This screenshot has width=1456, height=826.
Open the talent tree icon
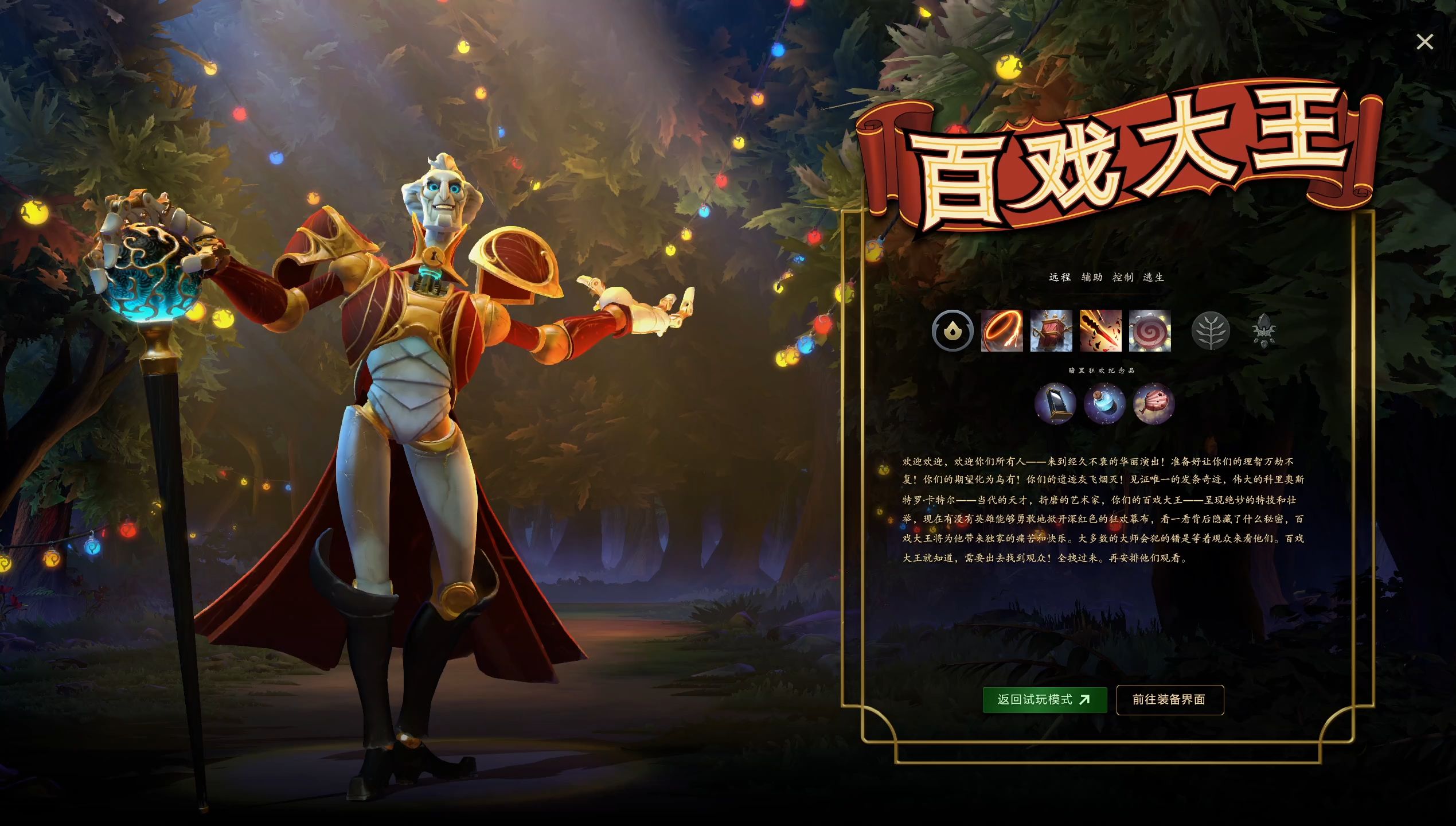pyautogui.click(x=1211, y=332)
